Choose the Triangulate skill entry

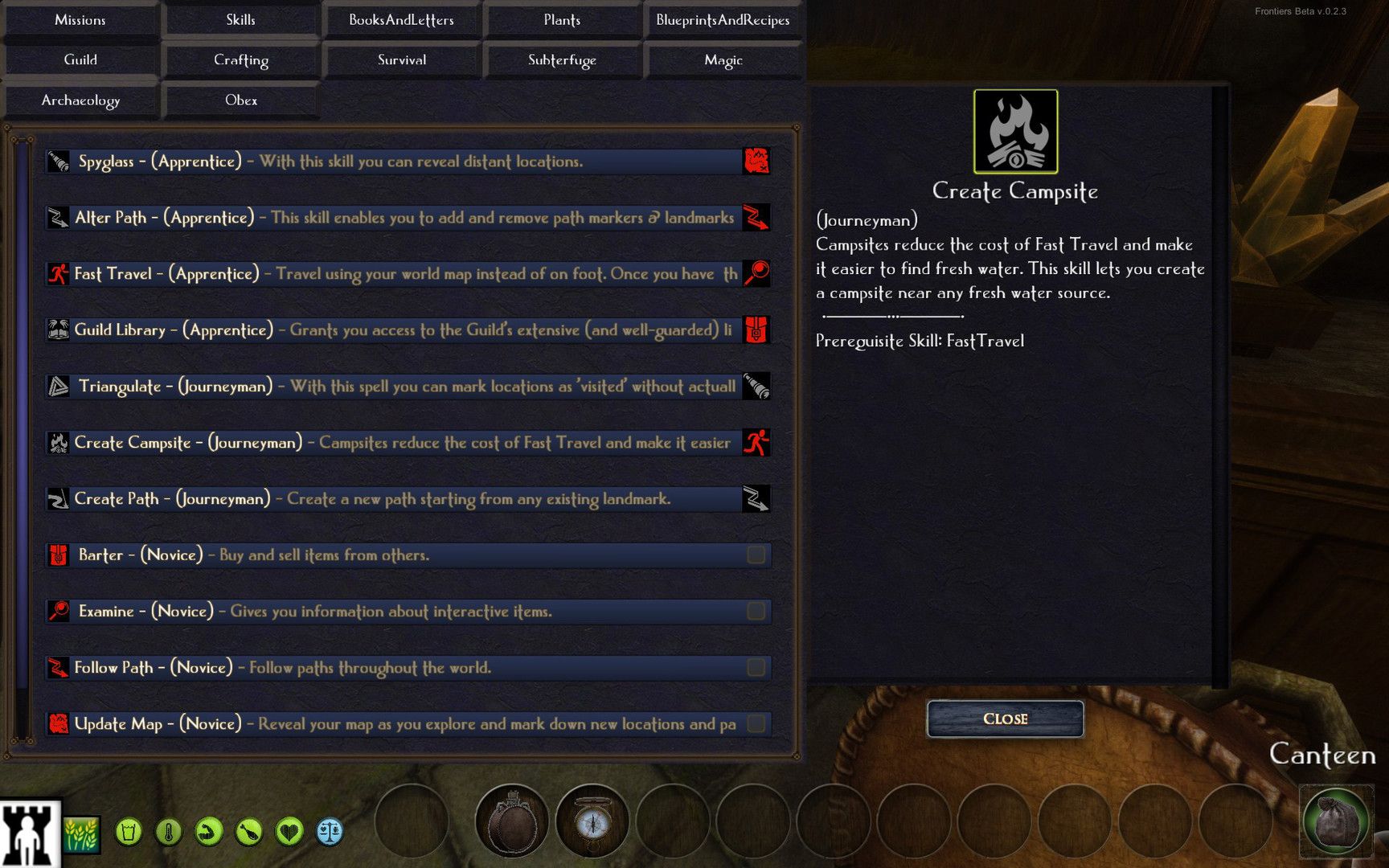[x=394, y=387]
